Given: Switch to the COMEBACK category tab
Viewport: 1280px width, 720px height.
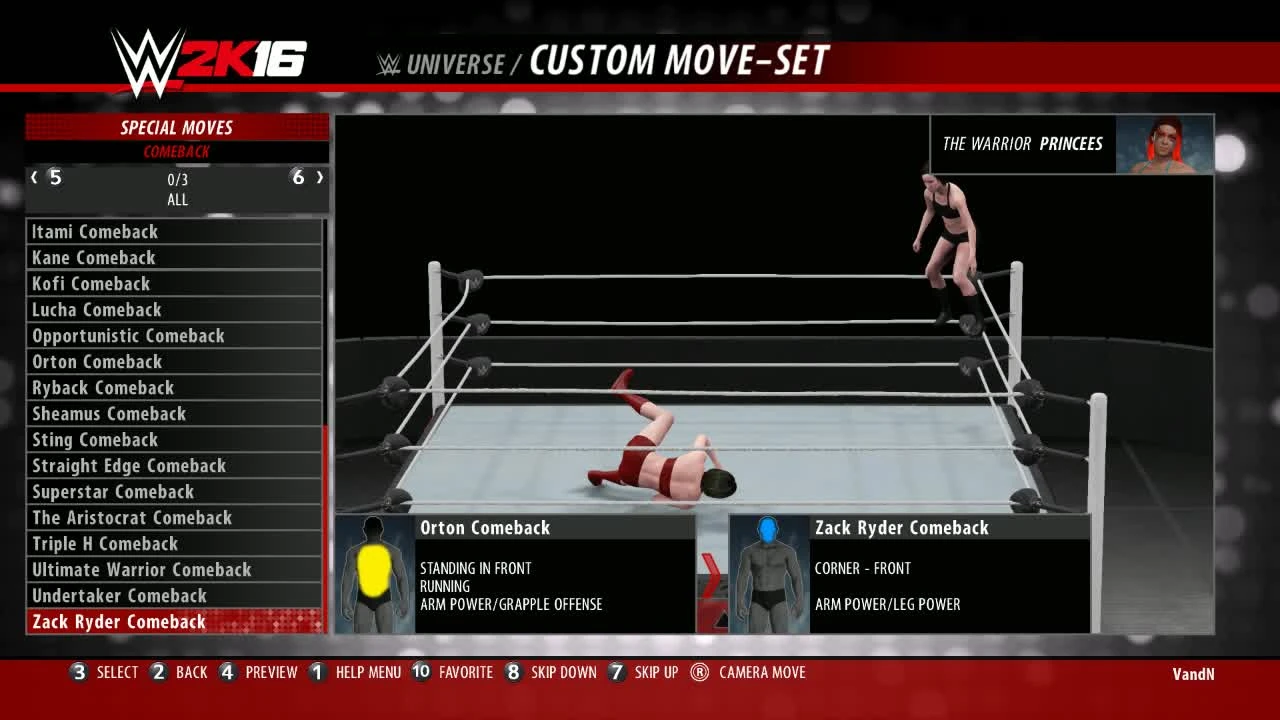Looking at the screenshot, I should [x=177, y=151].
